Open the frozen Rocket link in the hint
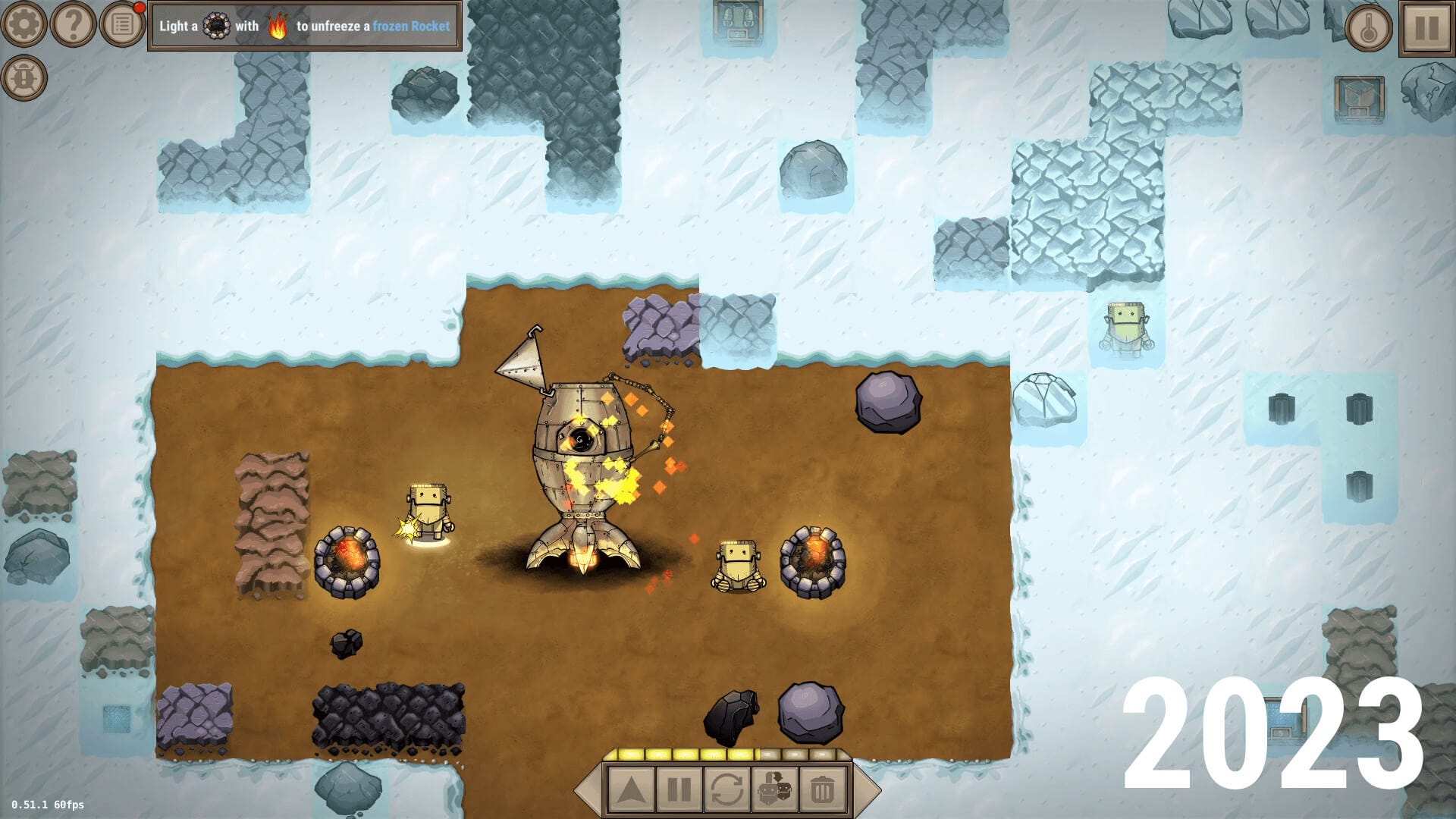This screenshot has width=1456, height=819. (413, 26)
